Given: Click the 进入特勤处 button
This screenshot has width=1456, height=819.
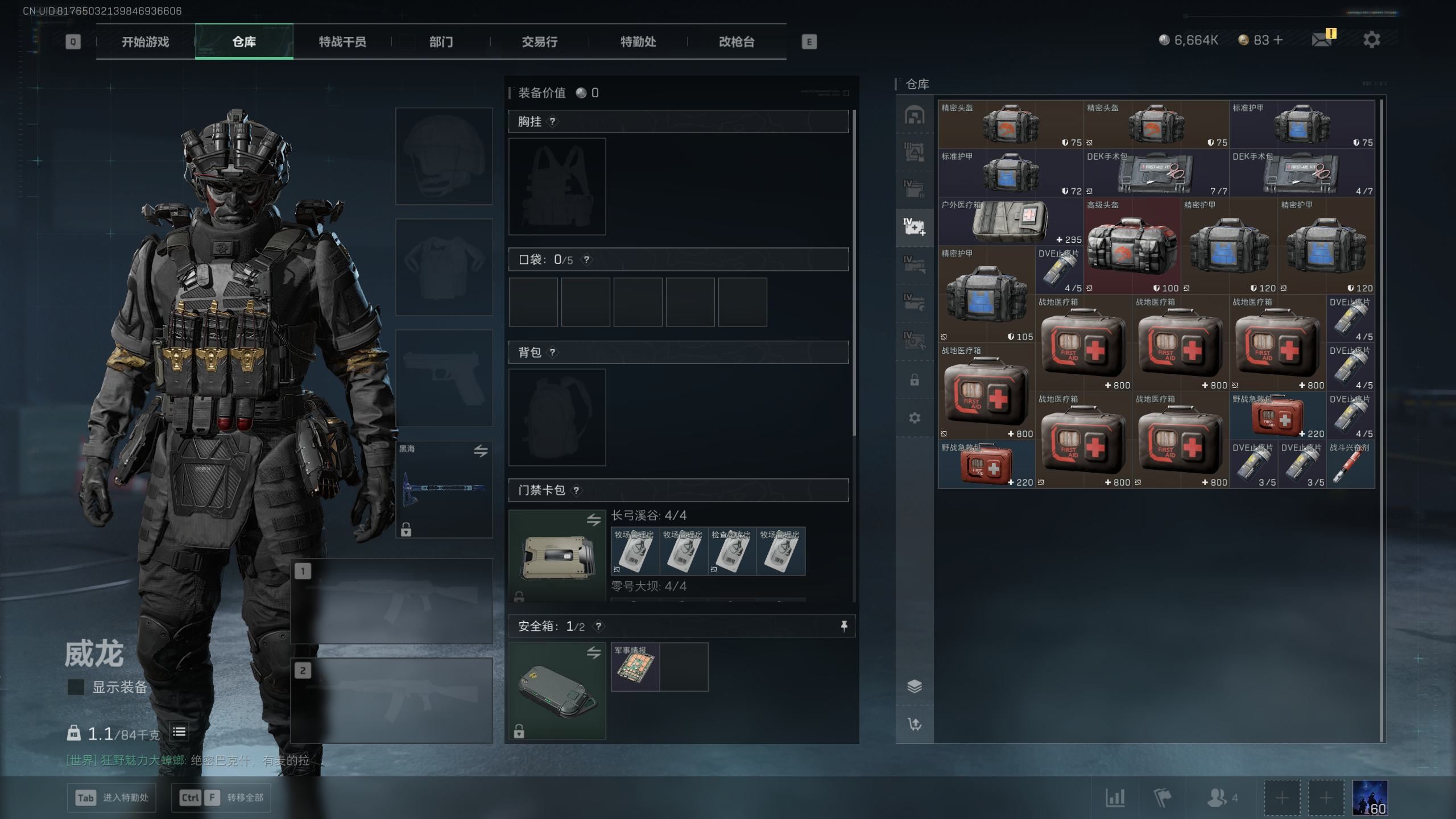Looking at the screenshot, I should 113,797.
